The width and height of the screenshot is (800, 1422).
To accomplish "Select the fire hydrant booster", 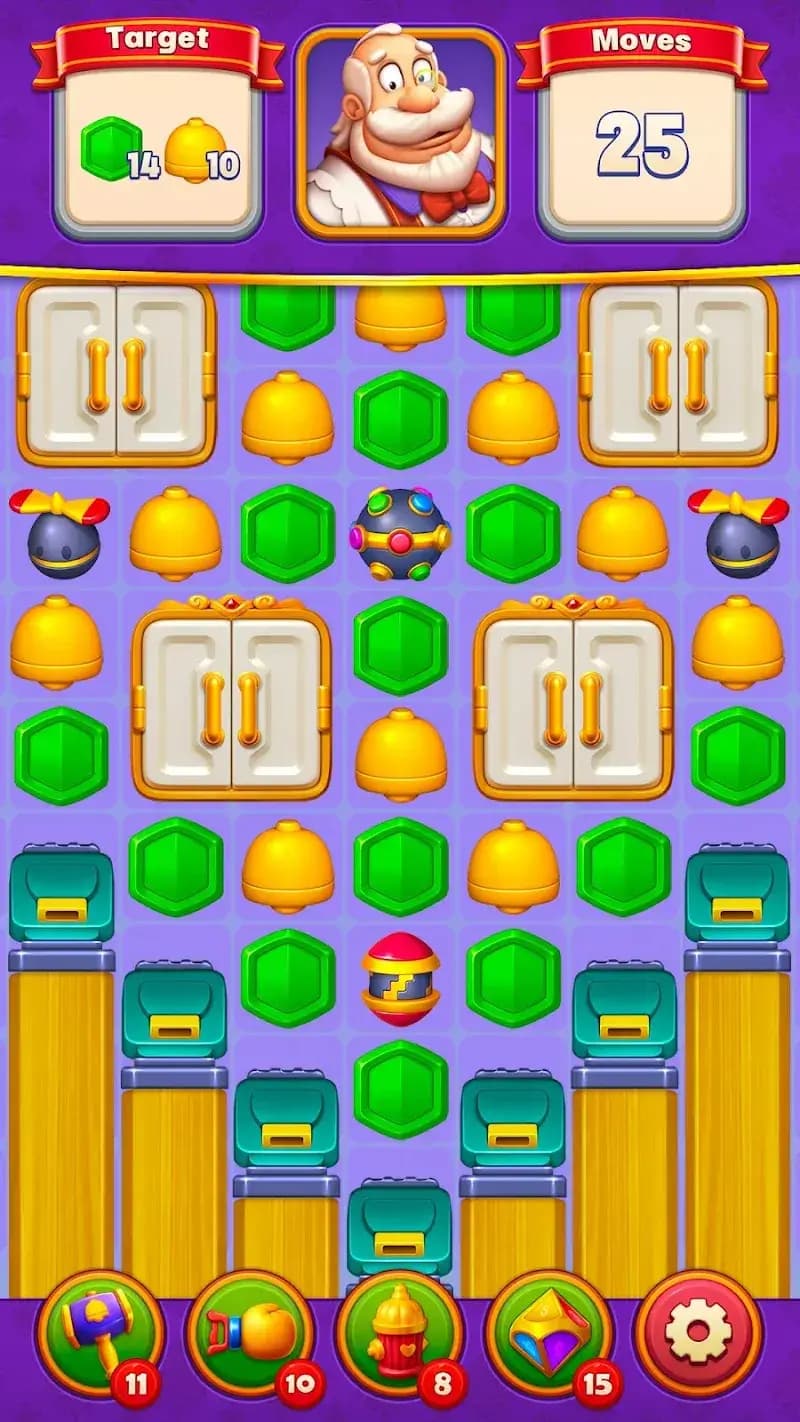I will tap(400, 1334).
